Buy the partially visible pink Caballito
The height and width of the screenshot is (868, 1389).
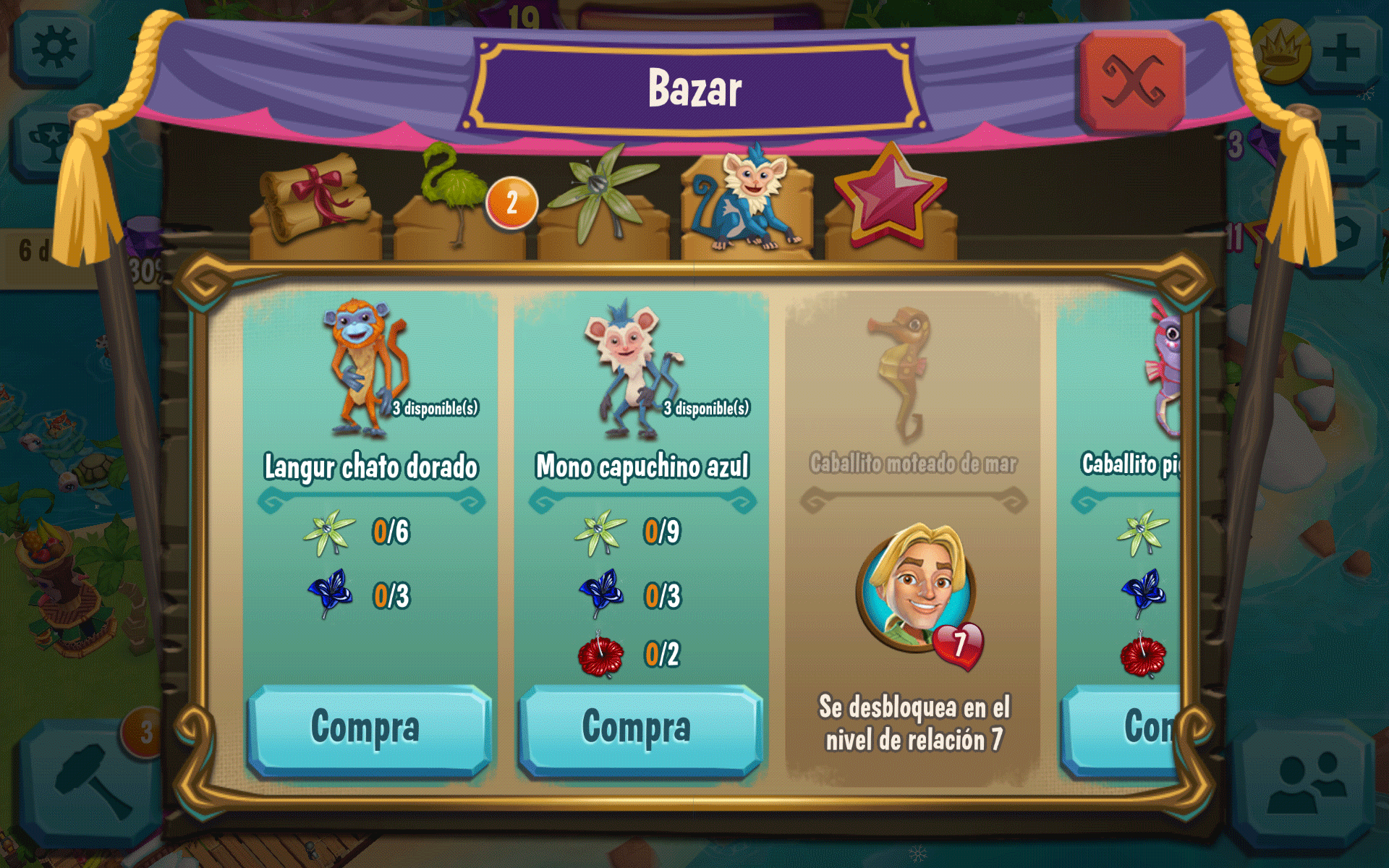[1121, 728]
